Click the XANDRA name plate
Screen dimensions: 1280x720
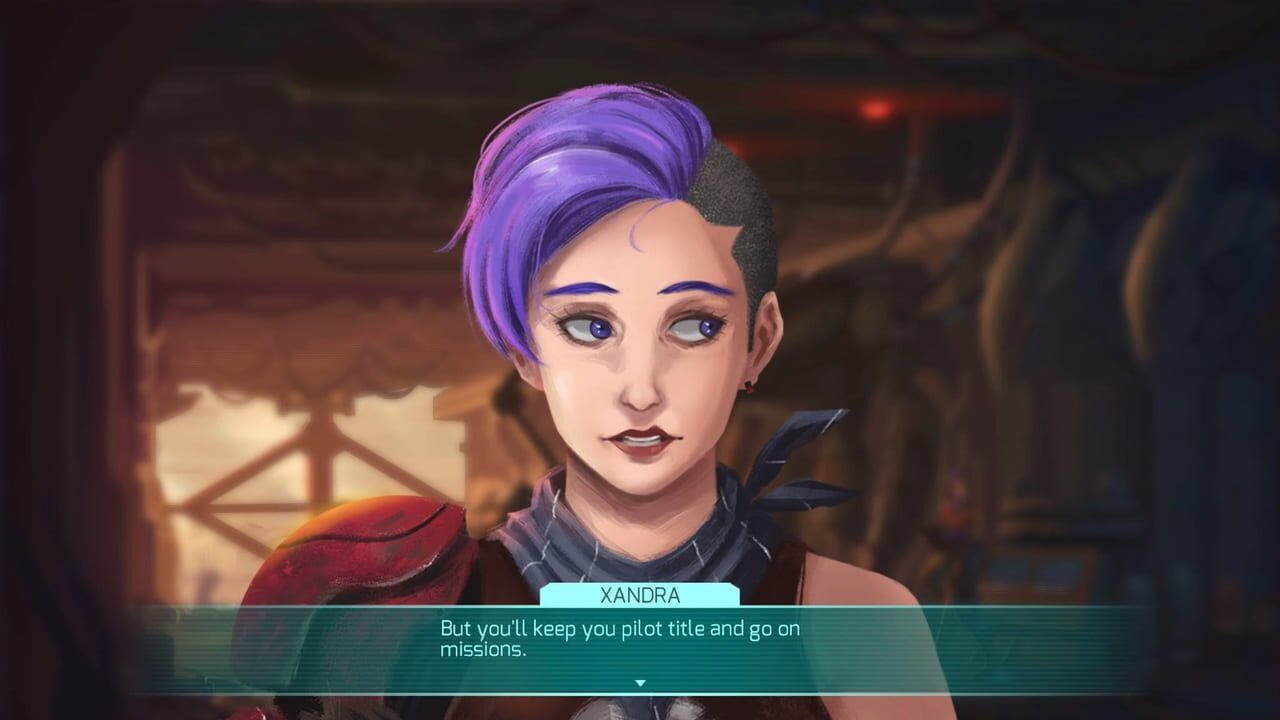(x=640, y=594)
